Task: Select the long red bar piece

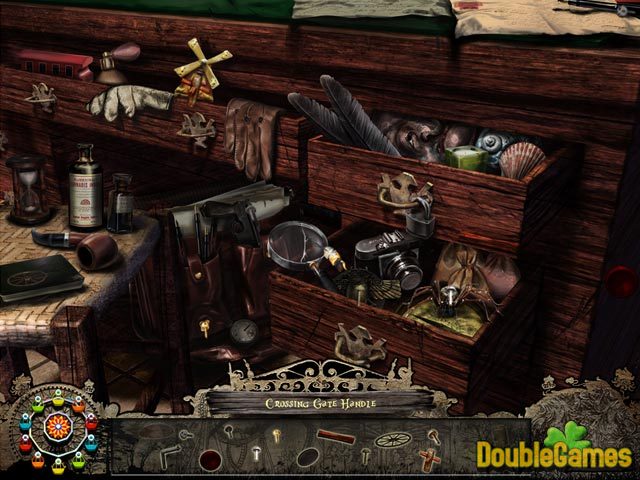Action: [334, 436]
